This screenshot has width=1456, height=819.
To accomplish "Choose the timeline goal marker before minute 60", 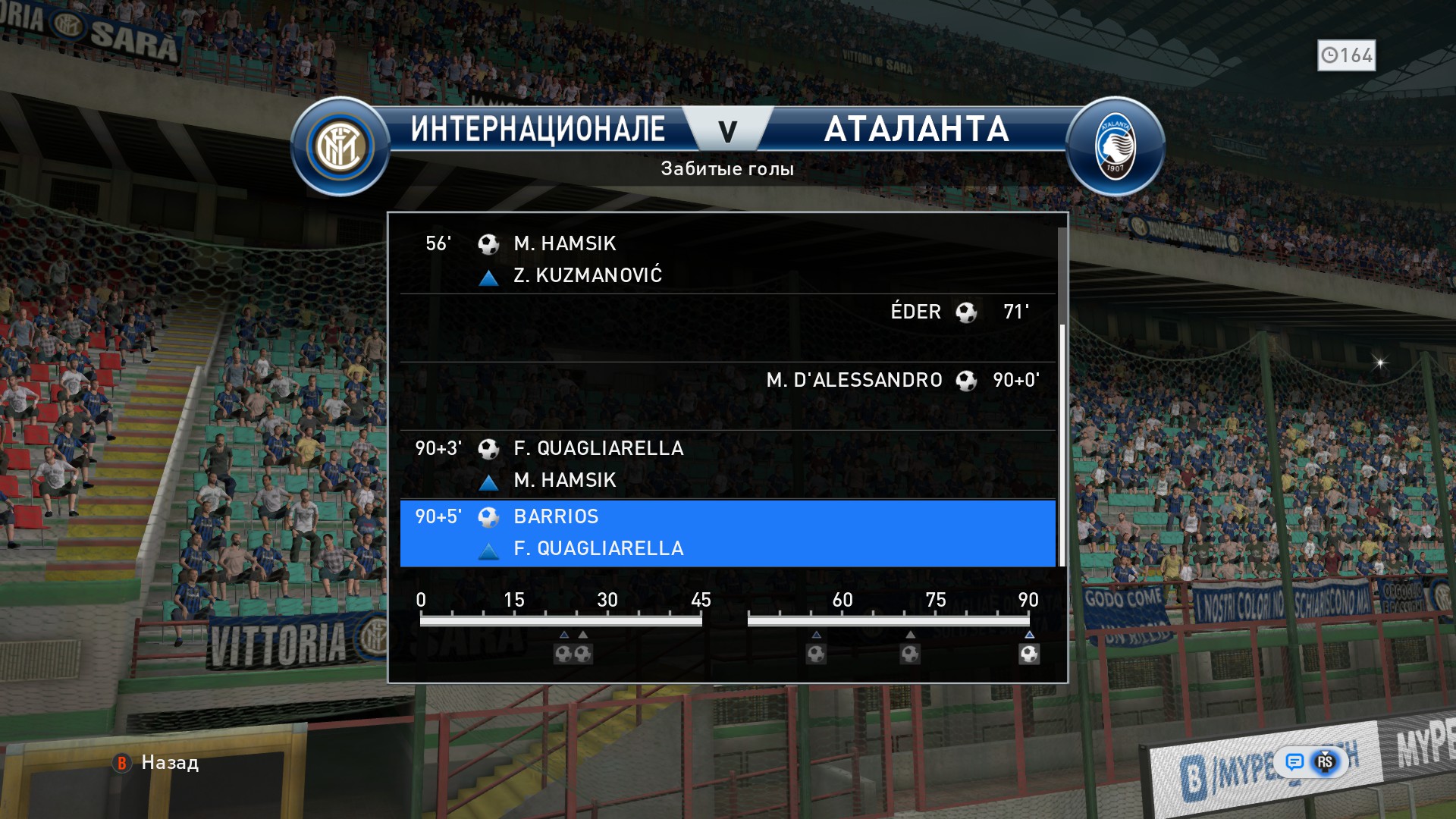I will (816, 654).
